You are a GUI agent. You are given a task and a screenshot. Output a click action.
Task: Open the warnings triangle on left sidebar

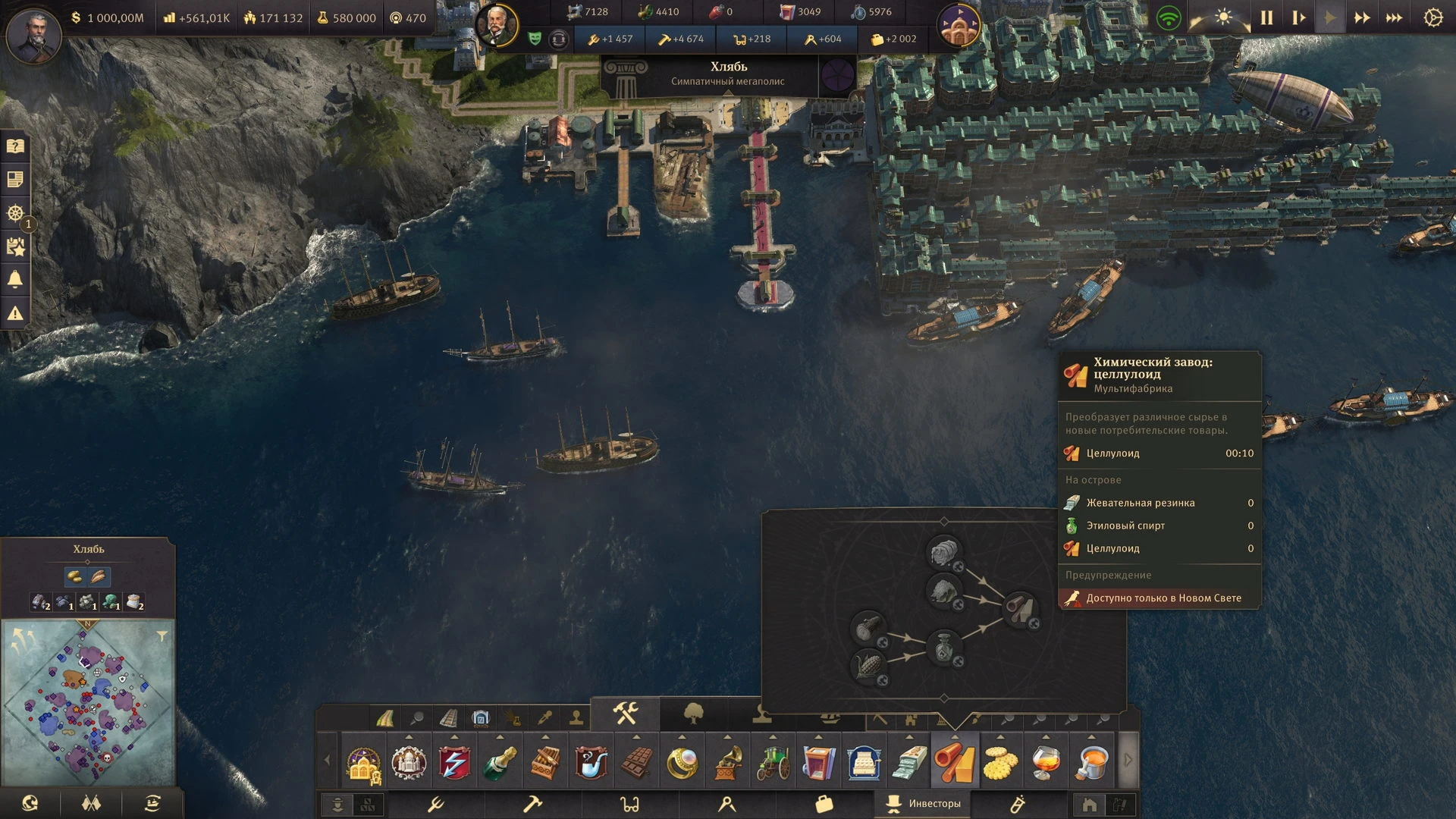click(x=15, y=313)
